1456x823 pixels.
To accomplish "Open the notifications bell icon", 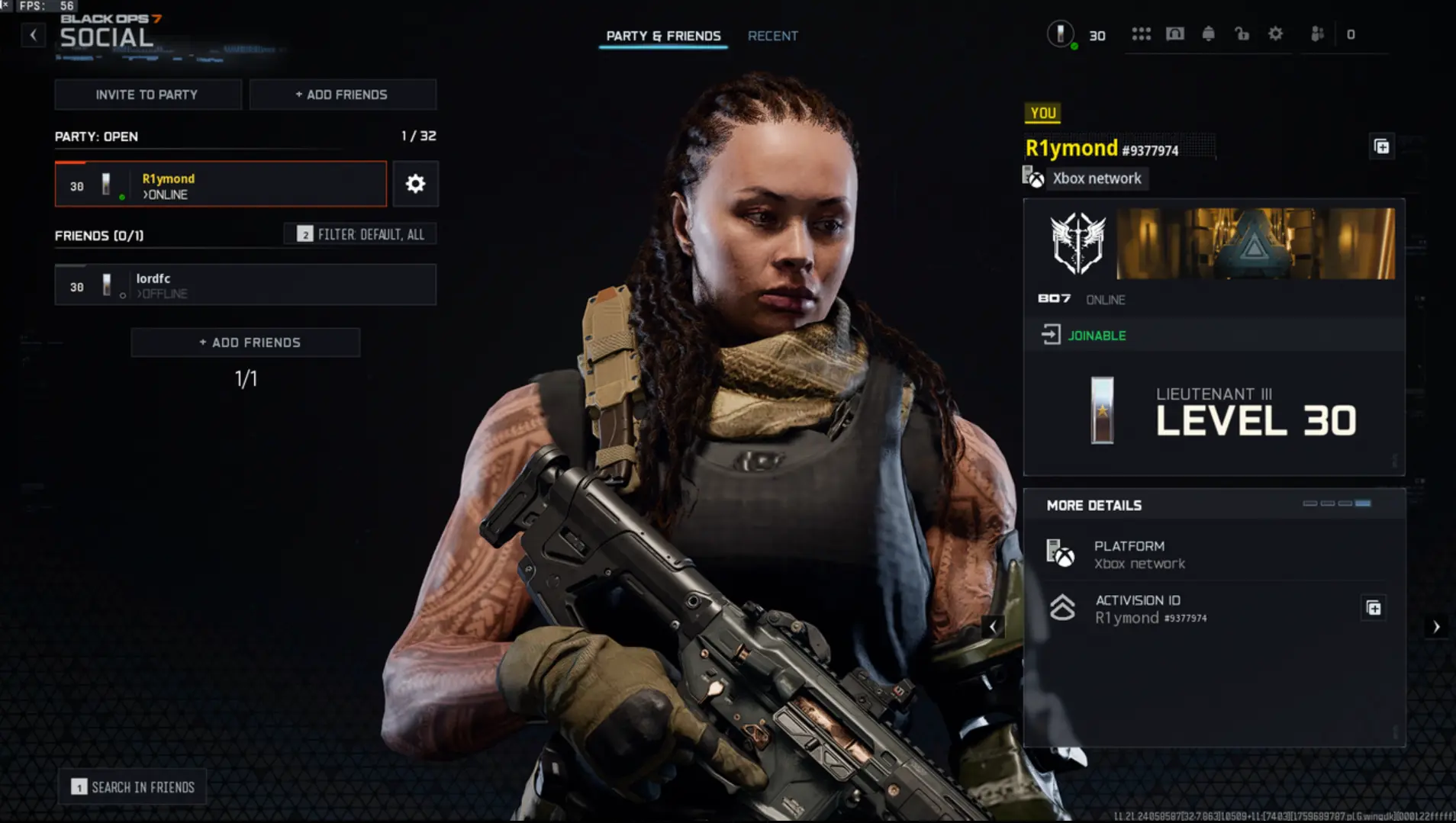I will pyautogui.click(x=1210, y=34).
